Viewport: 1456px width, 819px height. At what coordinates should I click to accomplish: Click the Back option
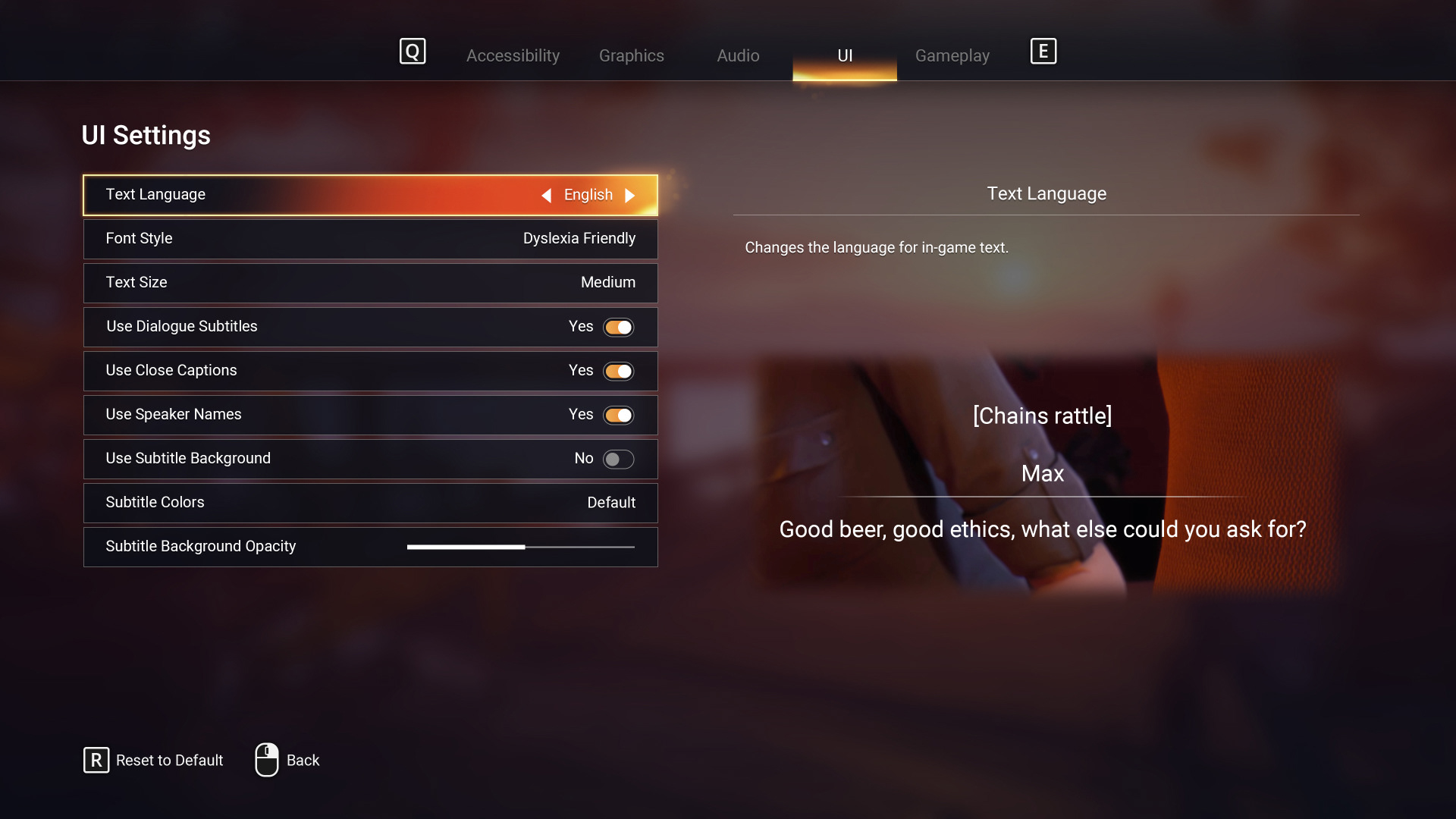tap(303, 760)
